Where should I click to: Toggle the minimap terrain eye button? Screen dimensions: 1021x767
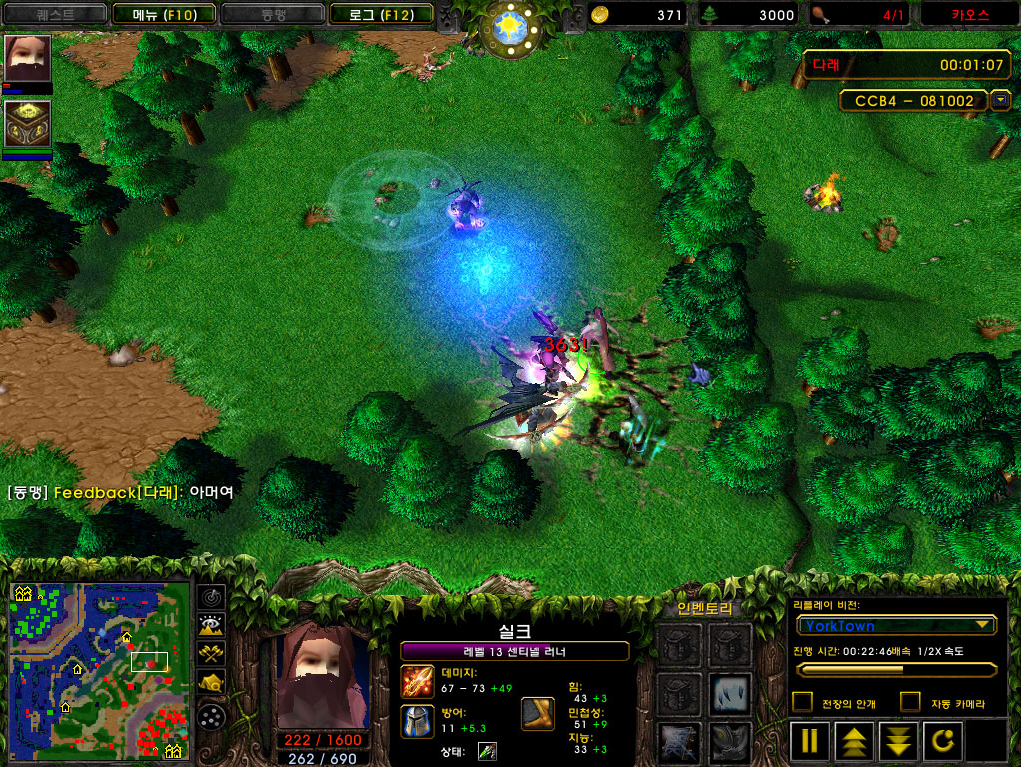[x=212, y=625]
